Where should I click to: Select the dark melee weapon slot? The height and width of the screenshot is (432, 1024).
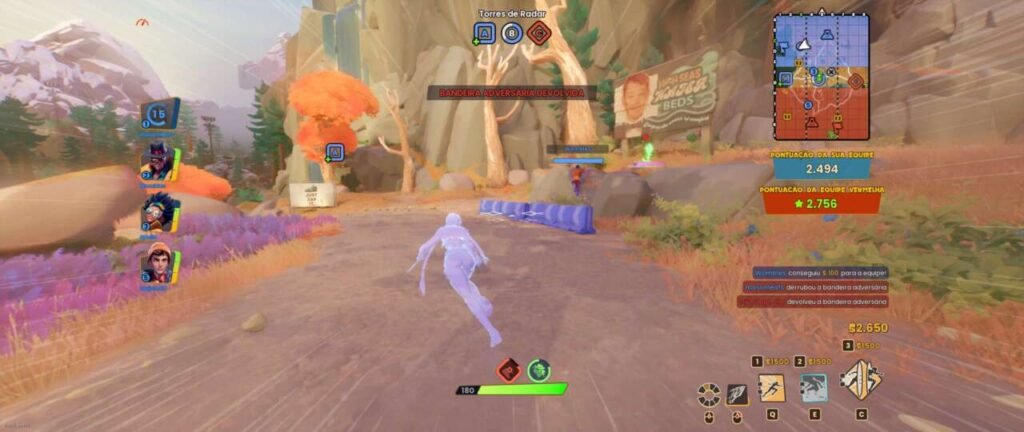point(738,394)
